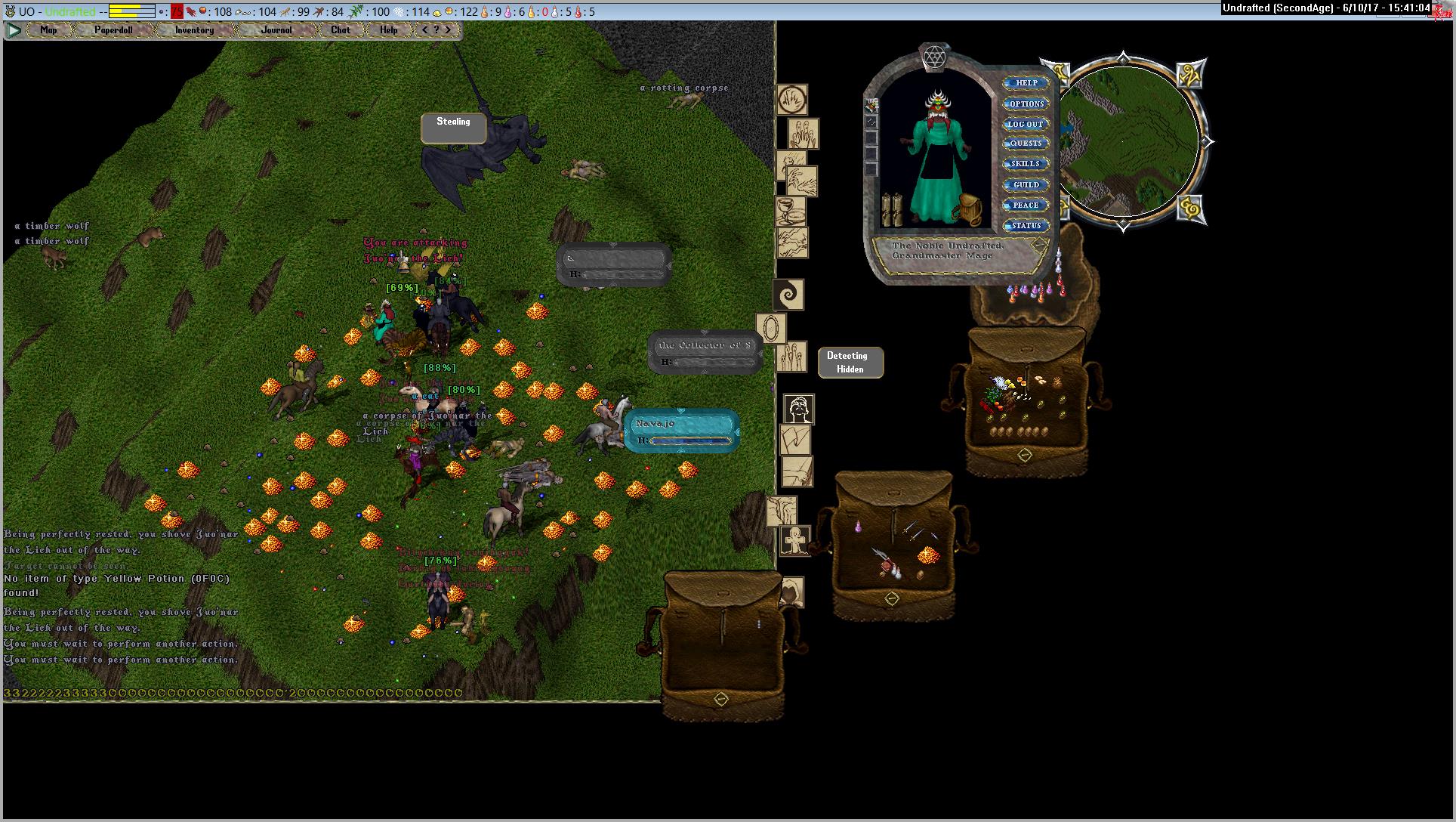Open the GUILD panel
This screenshot has height=822, width=1456.
(x=1026, y=184)
